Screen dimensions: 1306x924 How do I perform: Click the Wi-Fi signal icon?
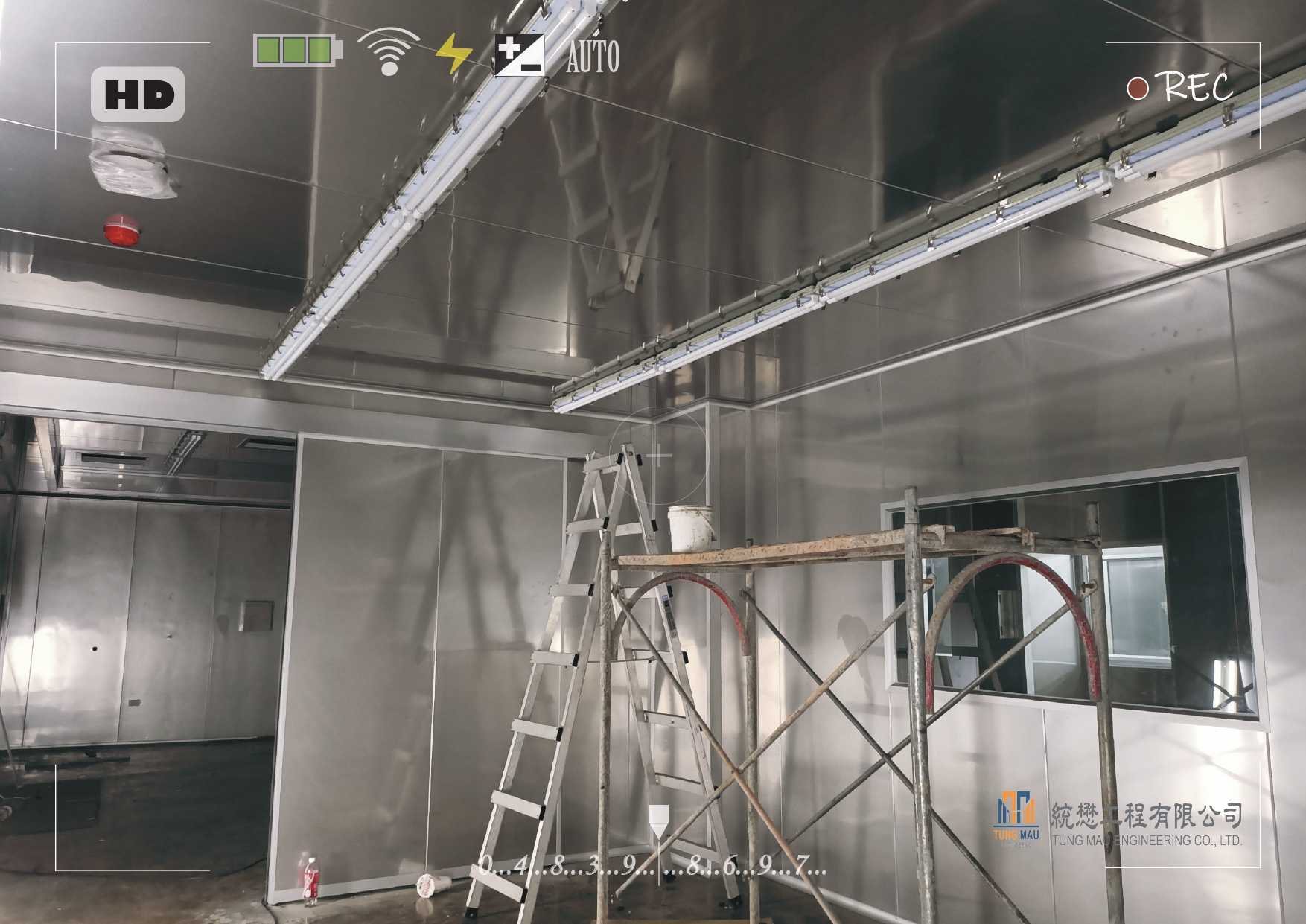click(x=388, y=51)
